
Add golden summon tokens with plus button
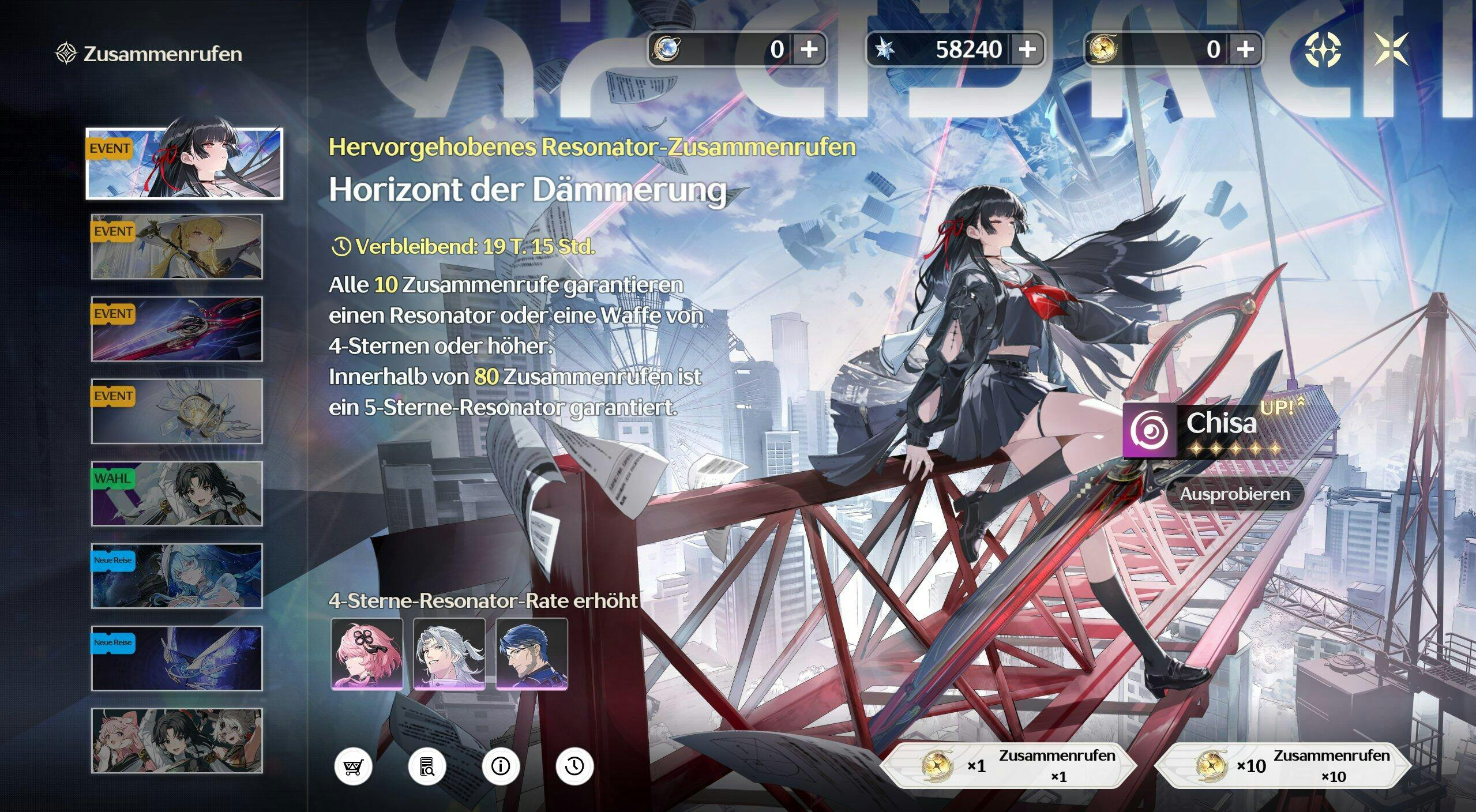point(1245,49)
